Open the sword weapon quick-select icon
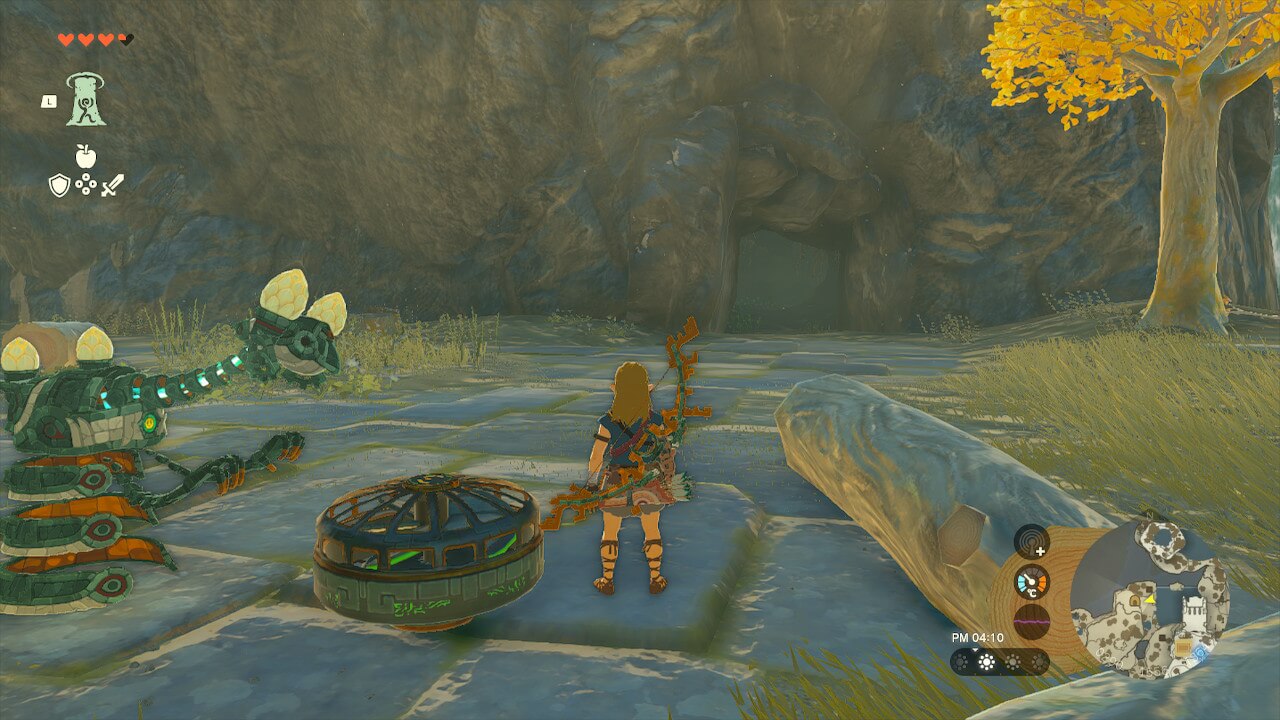 tap(112, 185)
